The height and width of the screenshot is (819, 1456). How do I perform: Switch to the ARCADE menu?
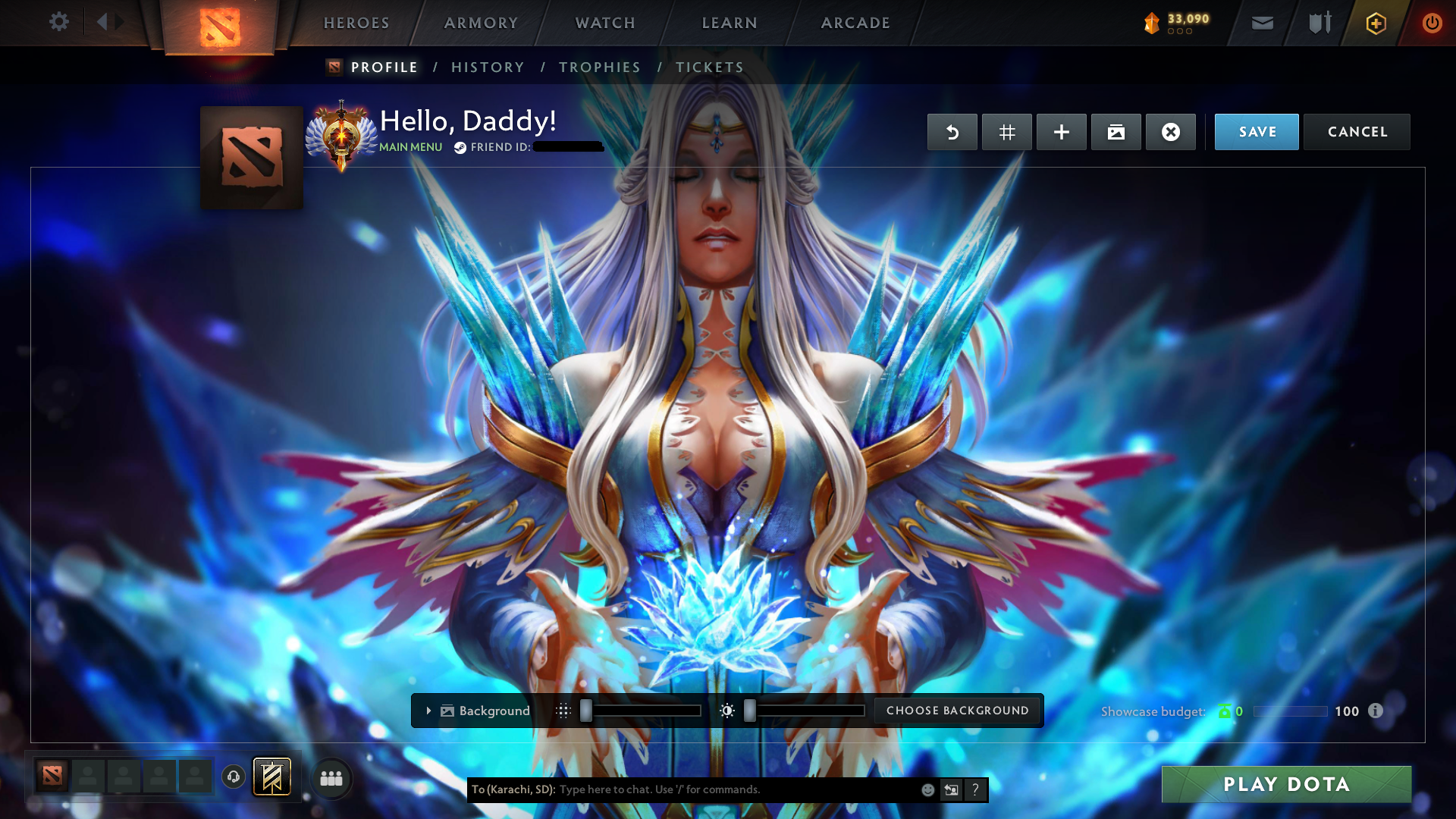point(855,23)
